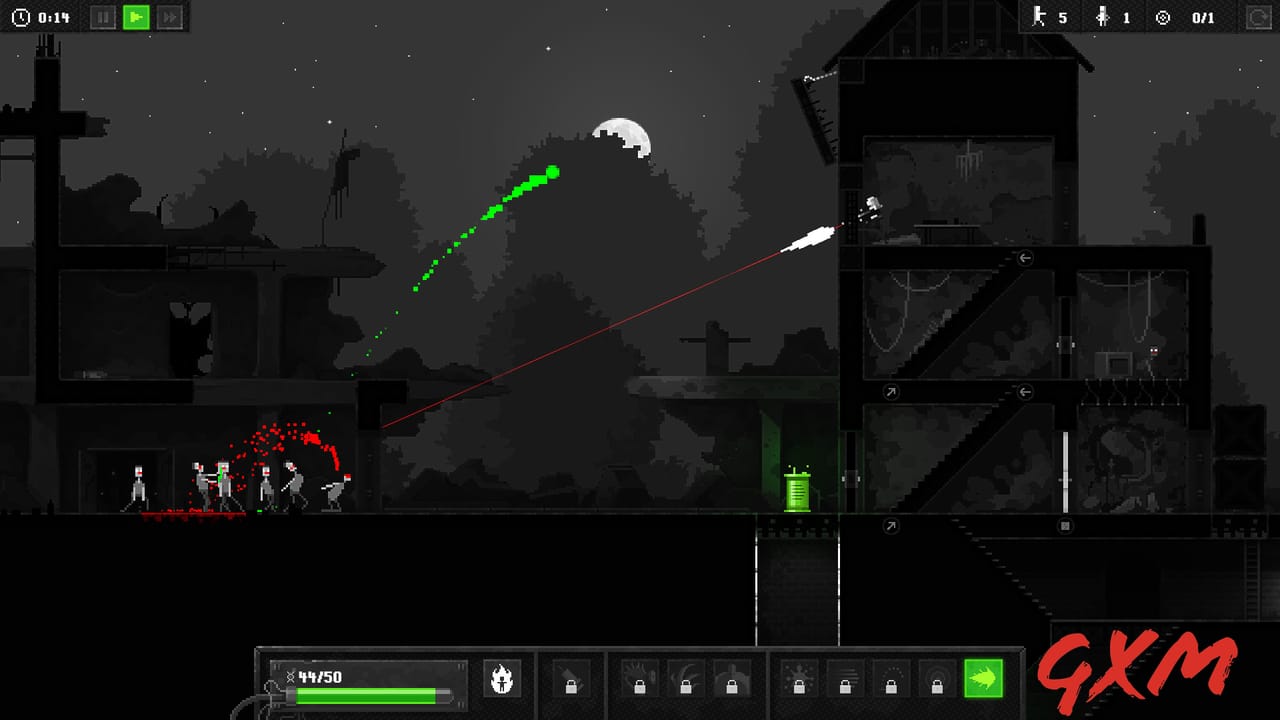Click the objective counter showing 0/1
Image resolution: width=1280 pixels, height=720 pixels.
(1183, 17)
